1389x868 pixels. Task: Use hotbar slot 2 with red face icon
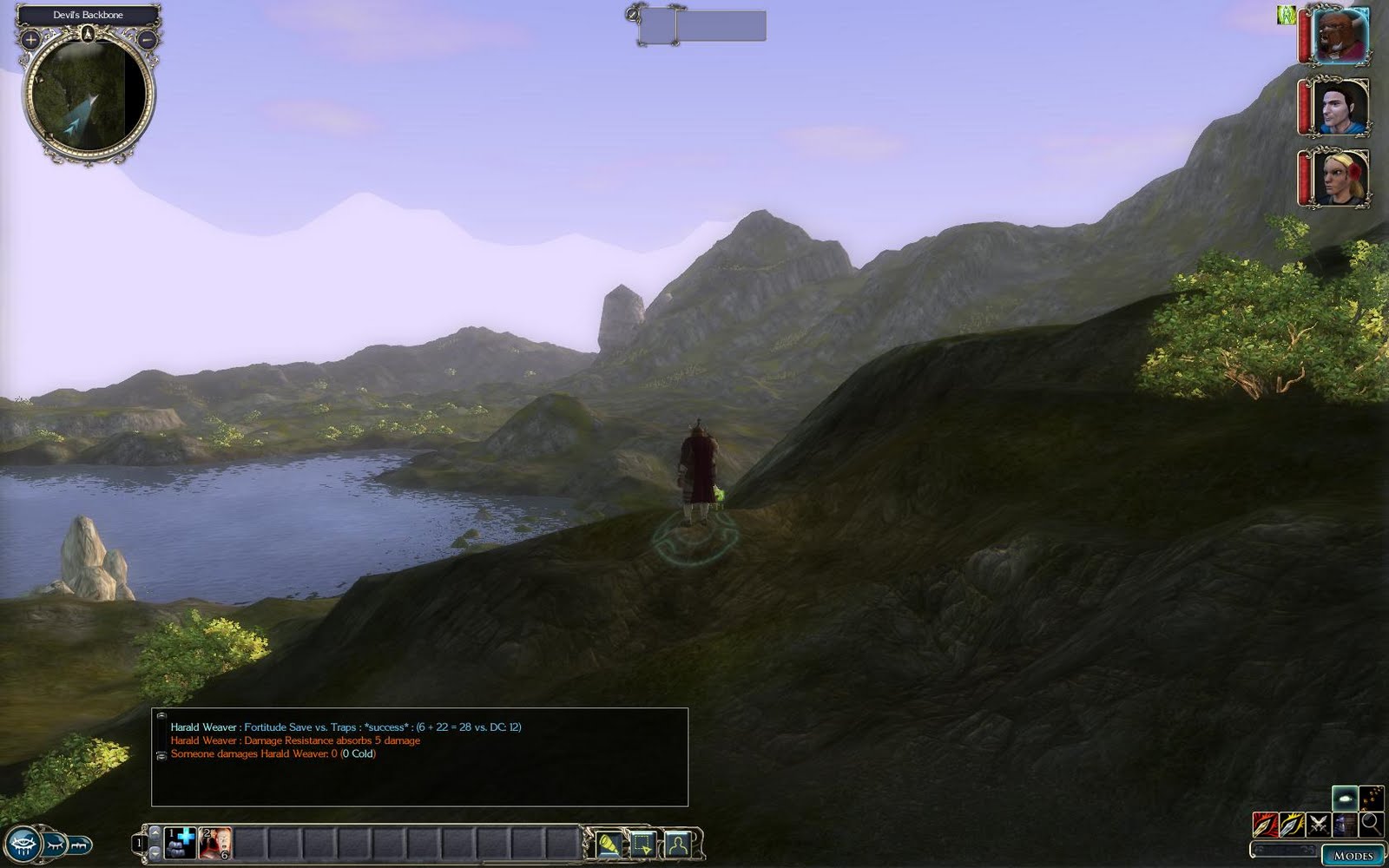click(x=215, y=843)
